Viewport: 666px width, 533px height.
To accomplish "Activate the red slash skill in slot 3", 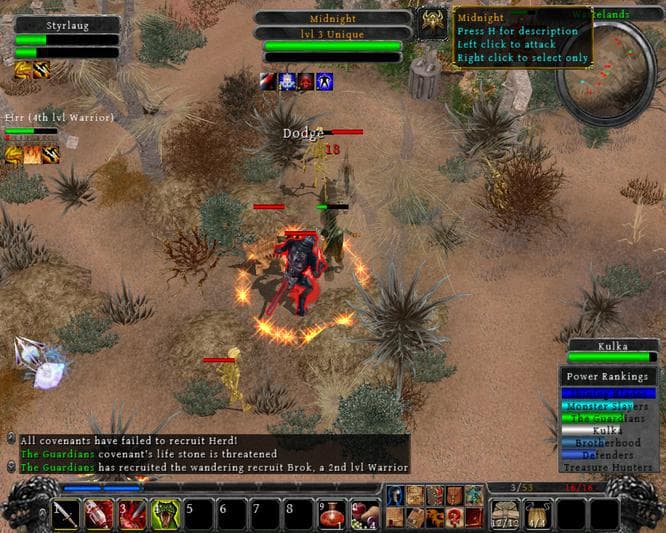I will point(132,514).
